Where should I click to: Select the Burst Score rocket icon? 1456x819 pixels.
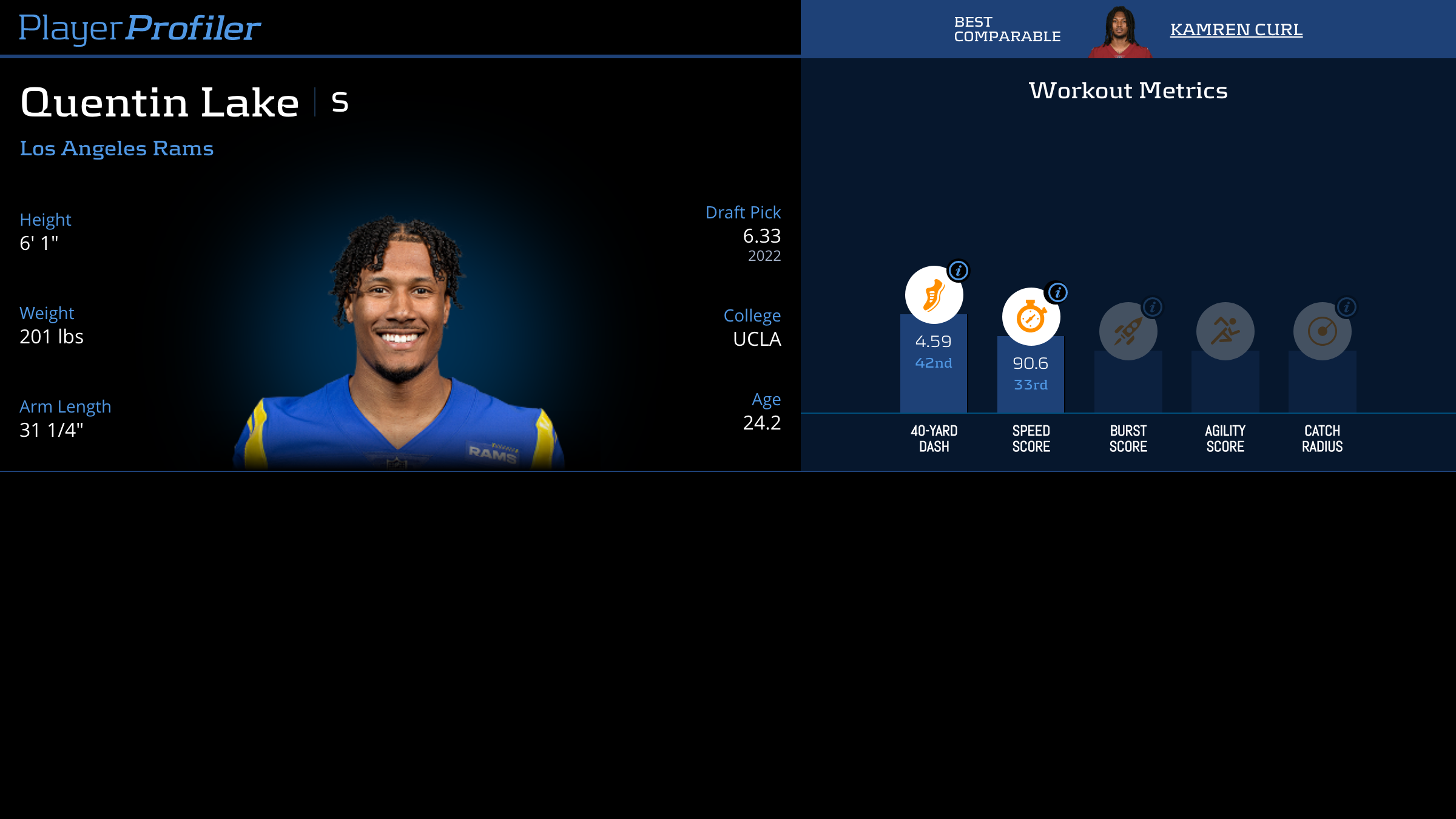coord(1128,331)
